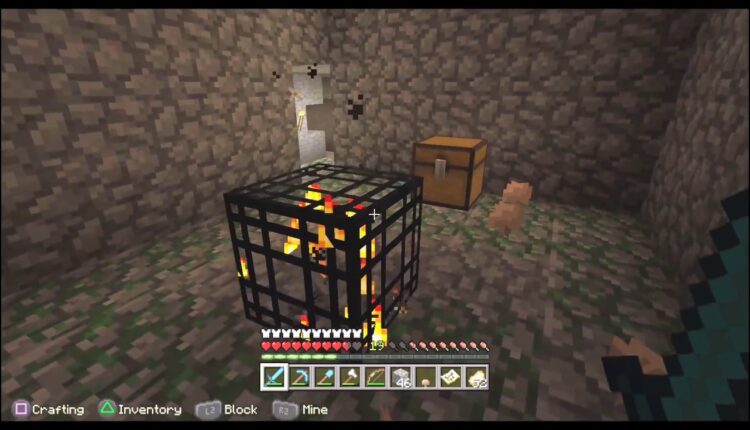This screenshot has height=430, width=750.
Task: Choose the diamond shovel in the hotbar
Action: pos(324,377)
